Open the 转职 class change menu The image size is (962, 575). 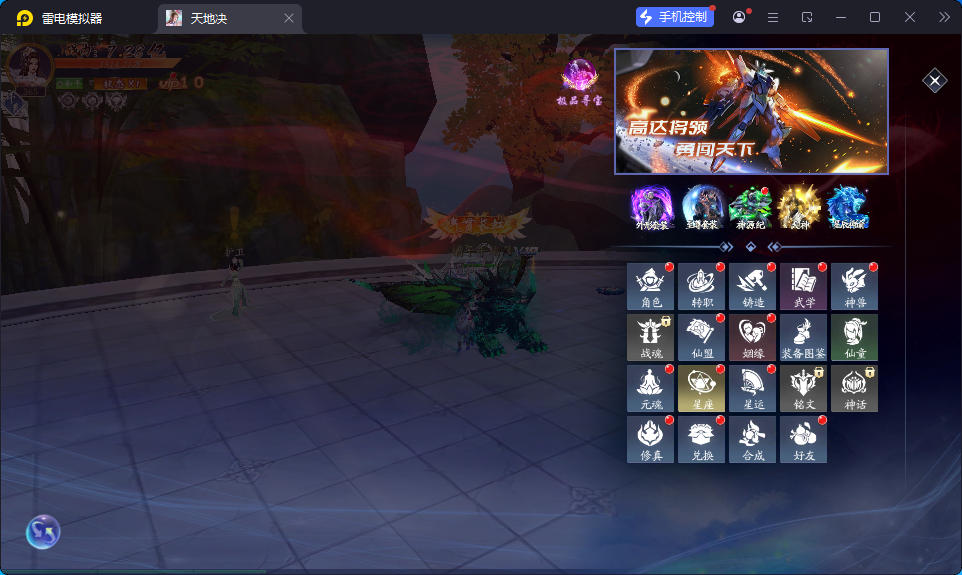[702, 286]
